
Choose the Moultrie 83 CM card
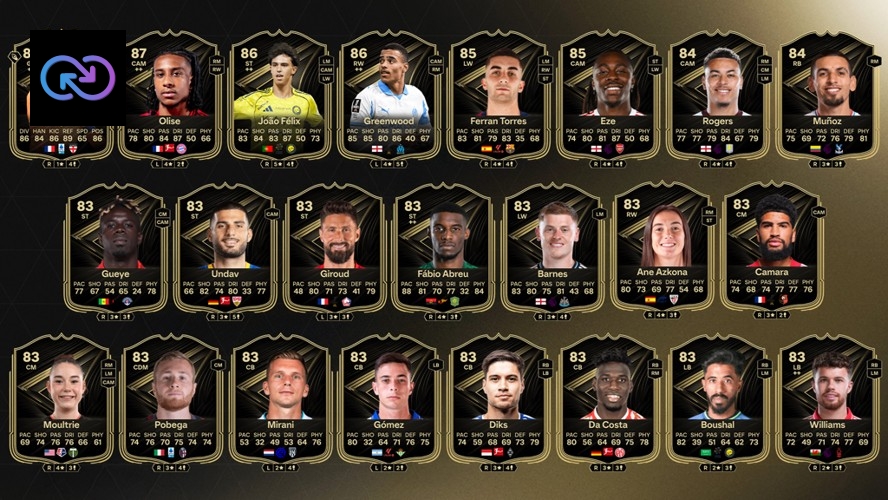[63, 398]
